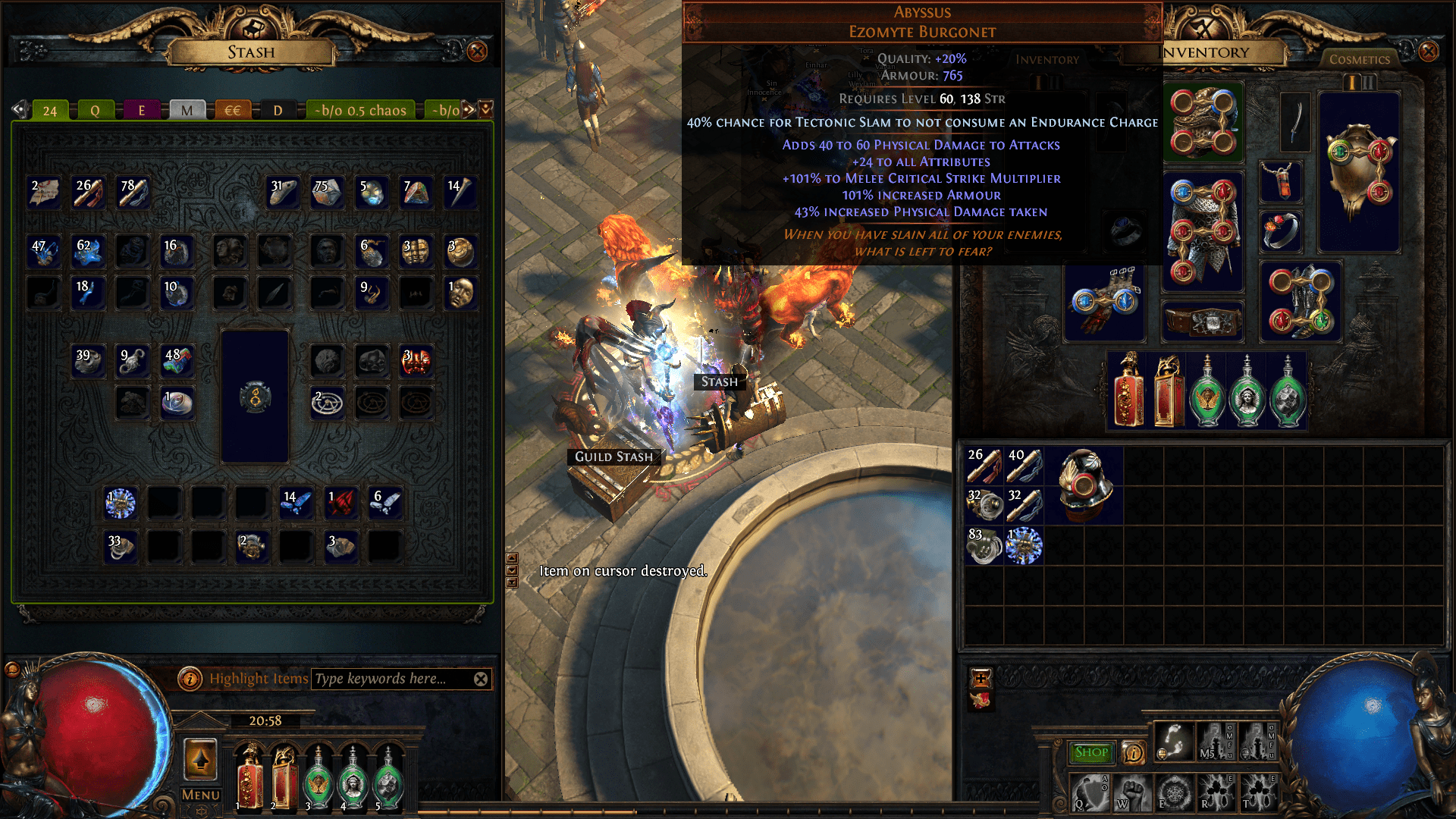The image size is (1456, 819).
Task: Clear the keyword search with the X icon
Action: point(480,679)
